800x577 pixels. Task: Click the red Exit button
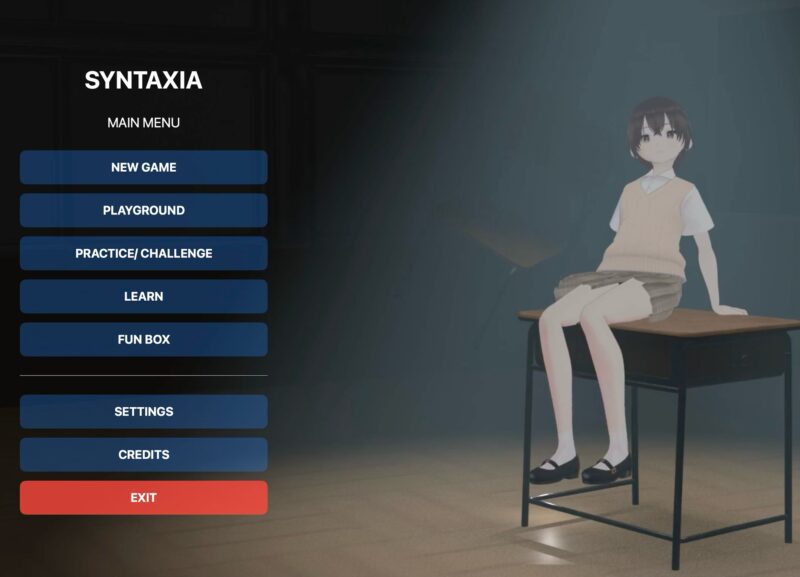143,497
